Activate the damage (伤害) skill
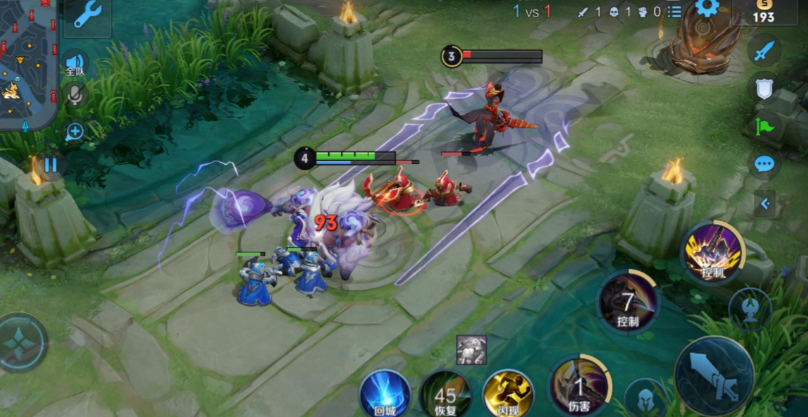The width and height of the screenshot is (808, 417). (x=578, y=387)
